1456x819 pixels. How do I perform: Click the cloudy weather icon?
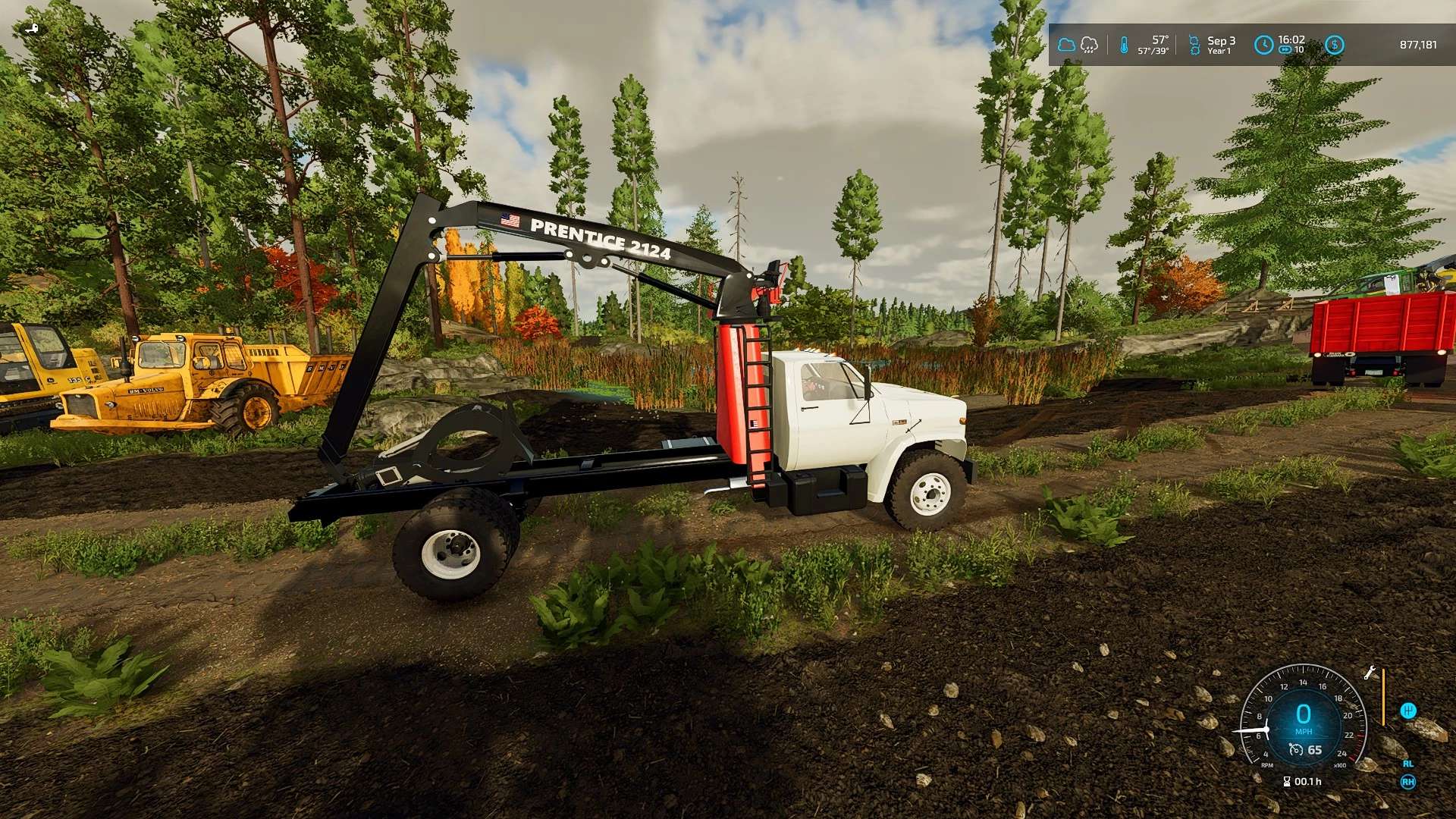[1066, 45]
